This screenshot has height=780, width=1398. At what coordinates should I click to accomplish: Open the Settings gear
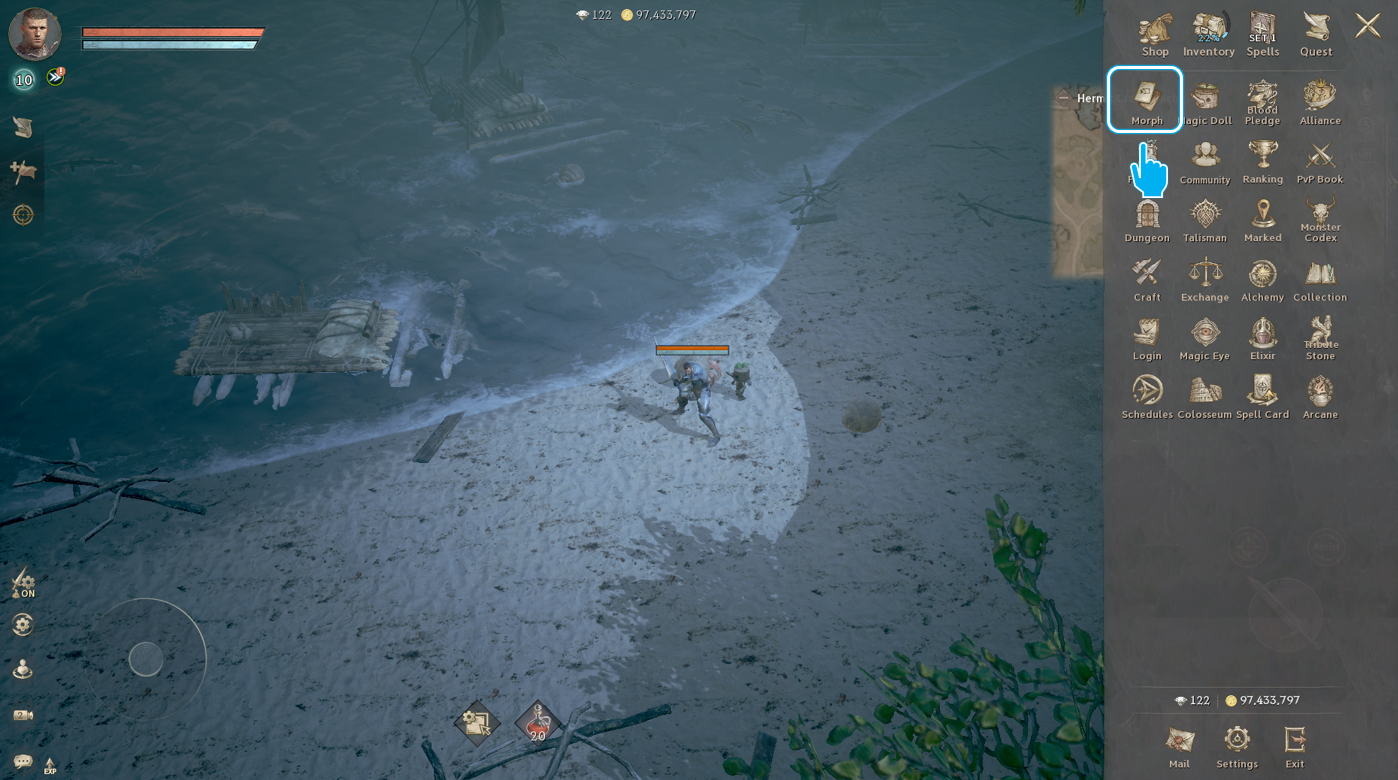click(1237, 745)
